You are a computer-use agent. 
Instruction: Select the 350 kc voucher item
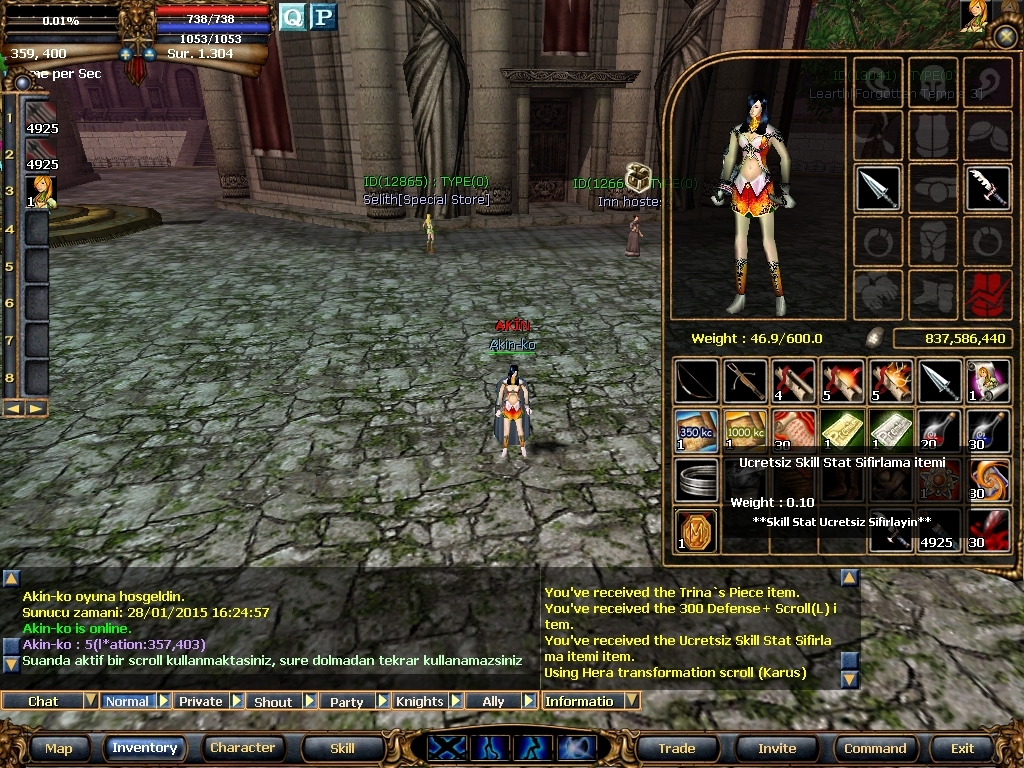696,430
